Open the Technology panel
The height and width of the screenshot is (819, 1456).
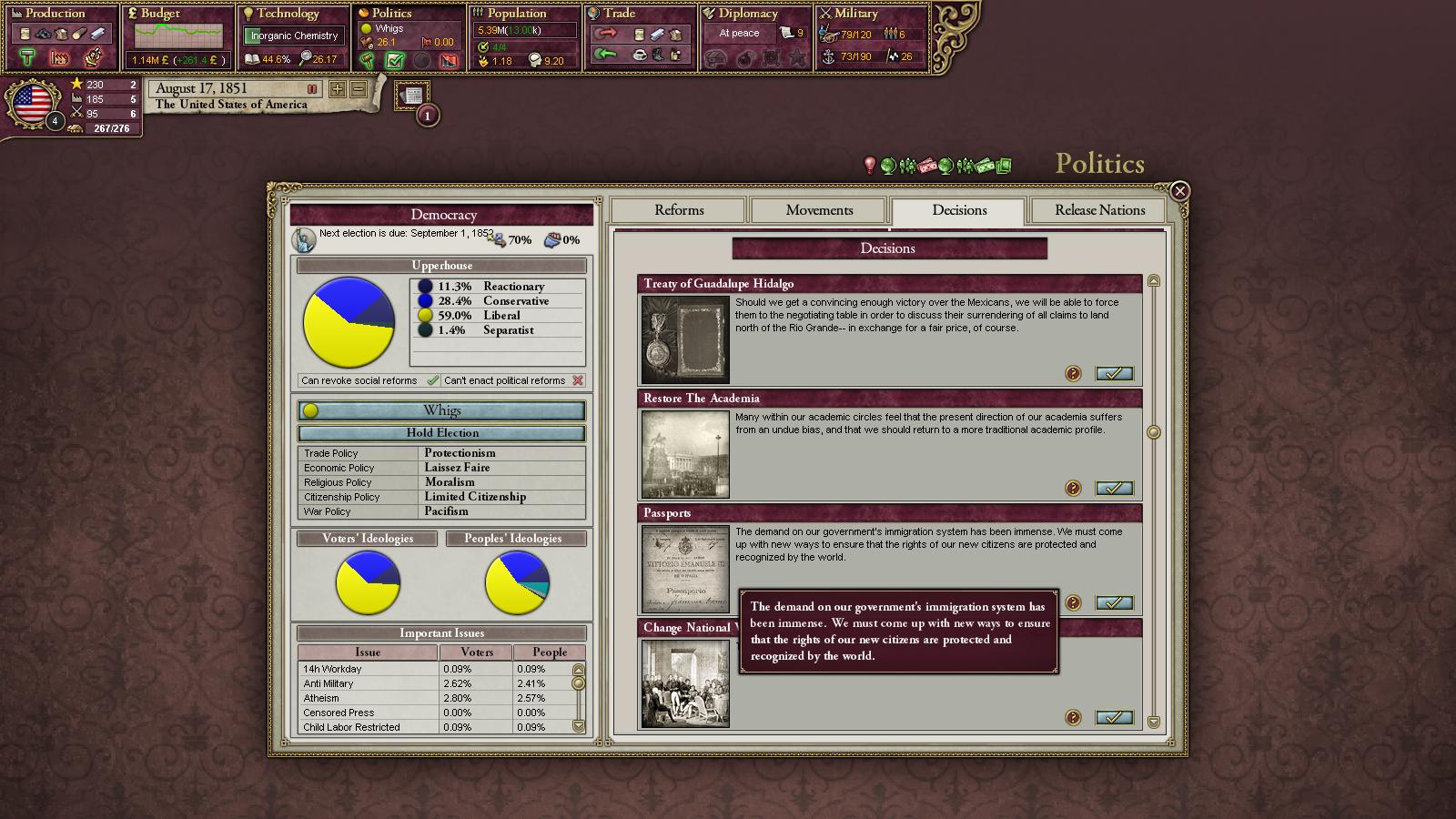(288, 14)
